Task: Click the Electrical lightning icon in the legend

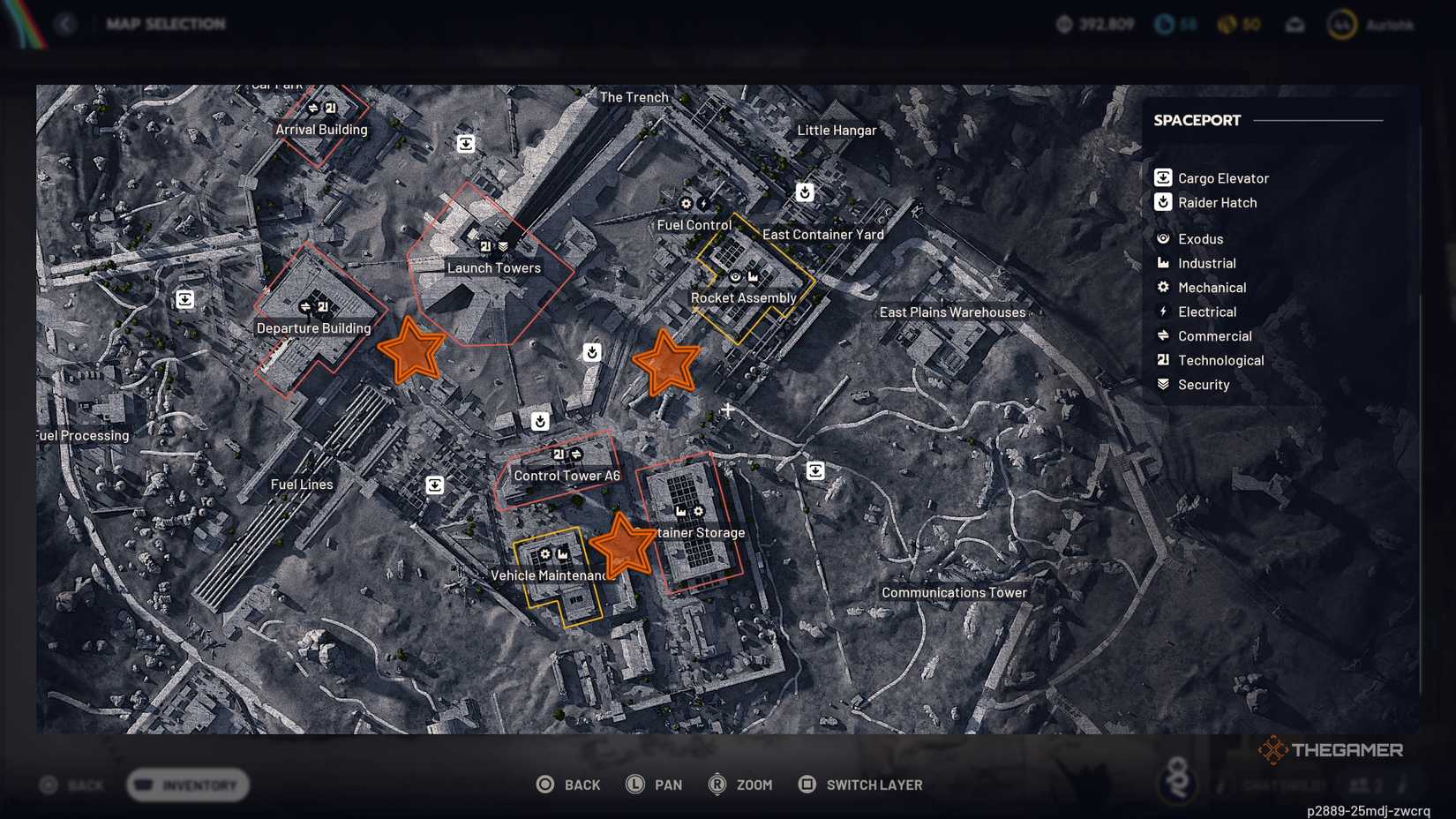Action: click(1163, 312)
